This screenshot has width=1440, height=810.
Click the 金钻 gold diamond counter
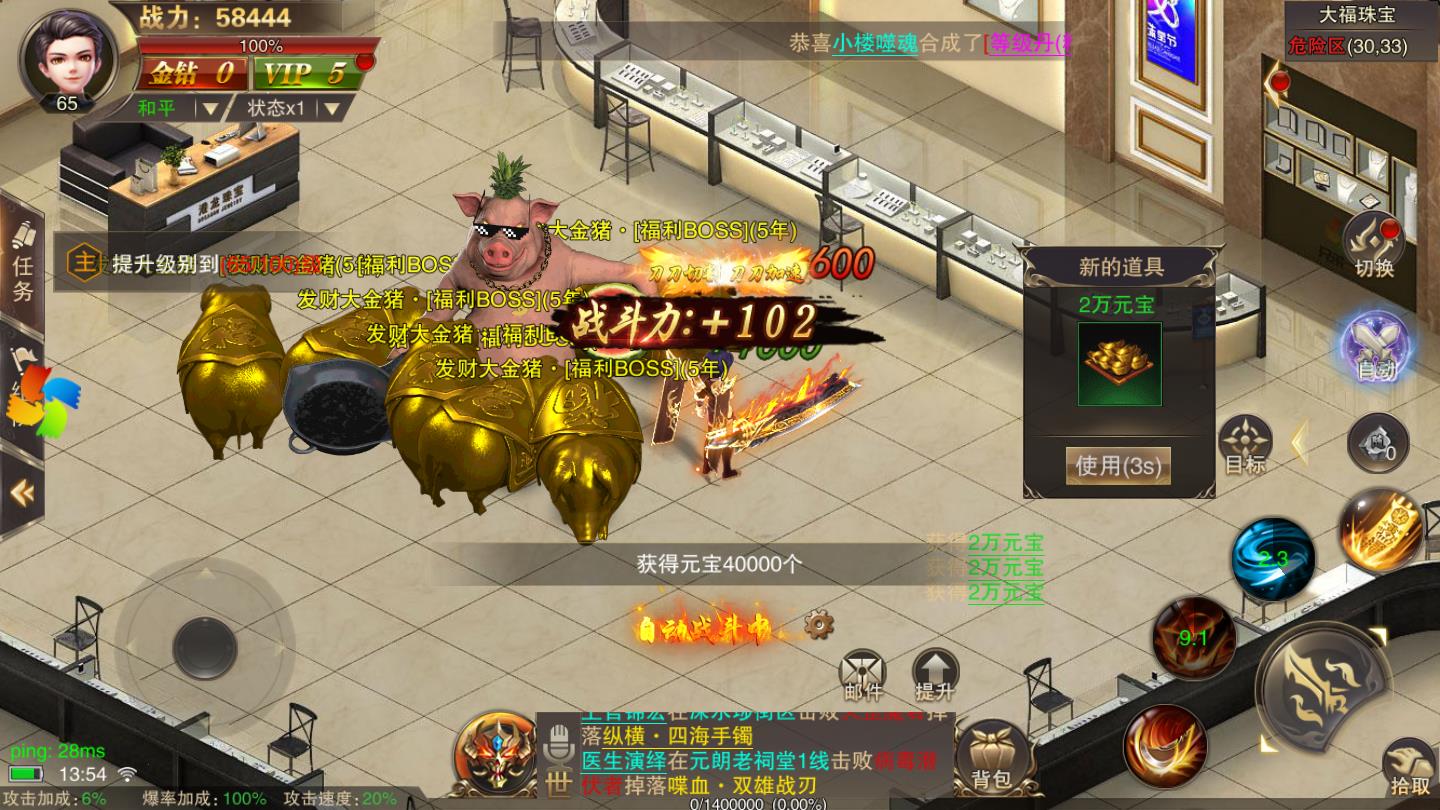(191, 73)
